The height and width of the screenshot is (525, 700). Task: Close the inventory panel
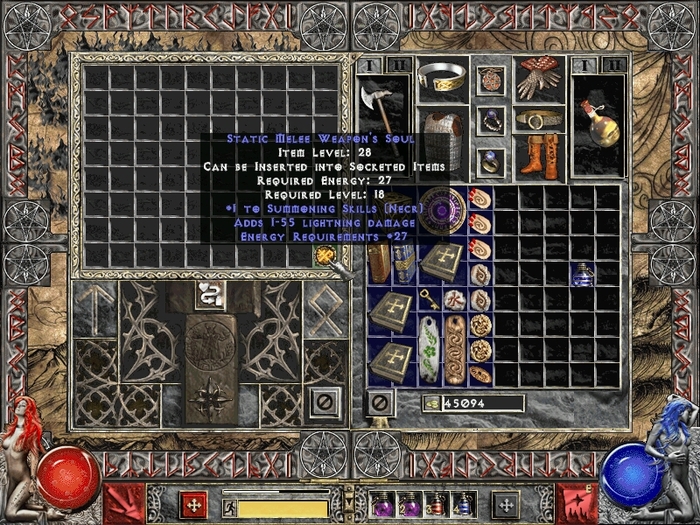pos(379,403)
